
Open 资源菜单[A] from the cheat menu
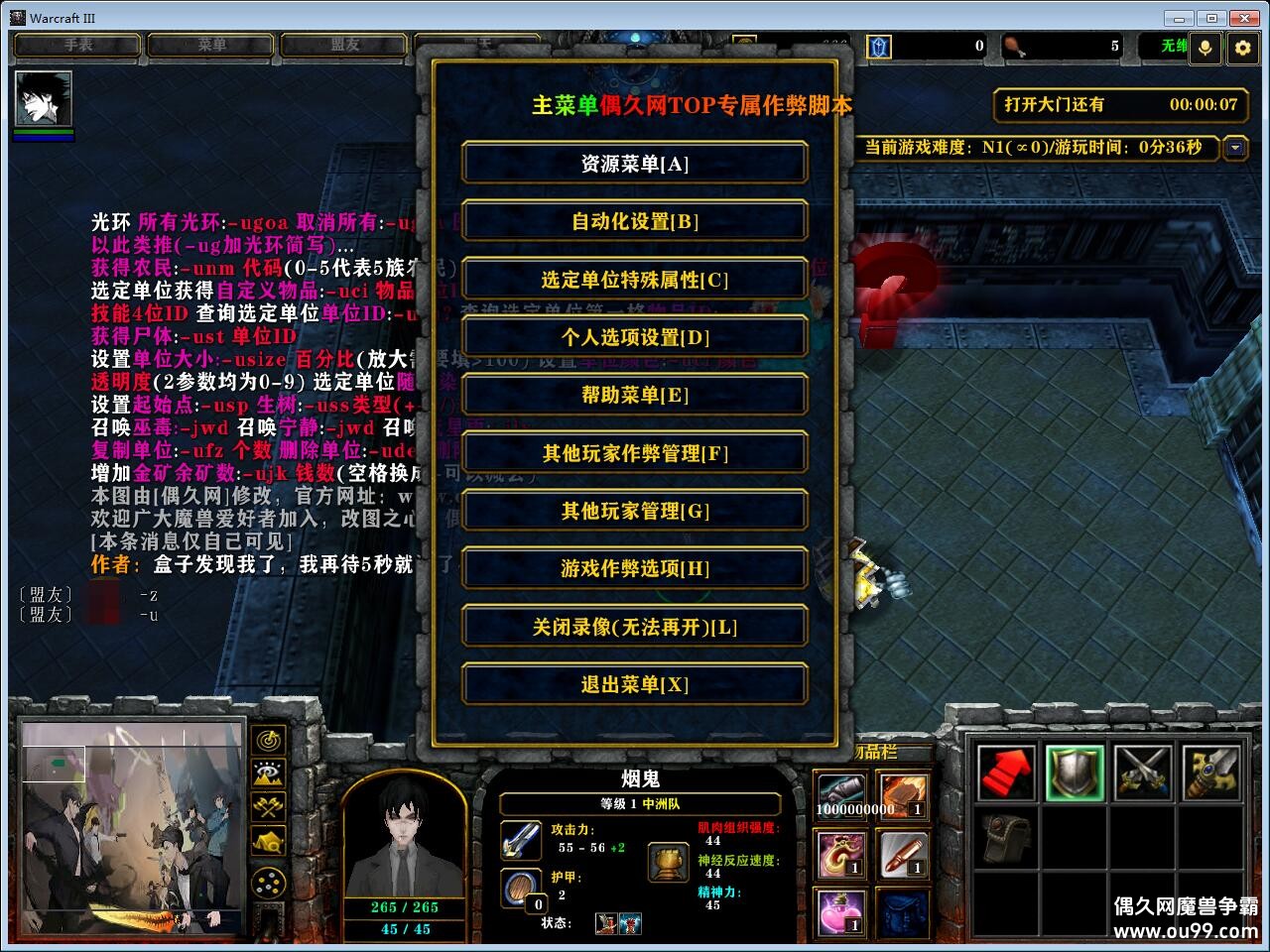coord(633,164)
